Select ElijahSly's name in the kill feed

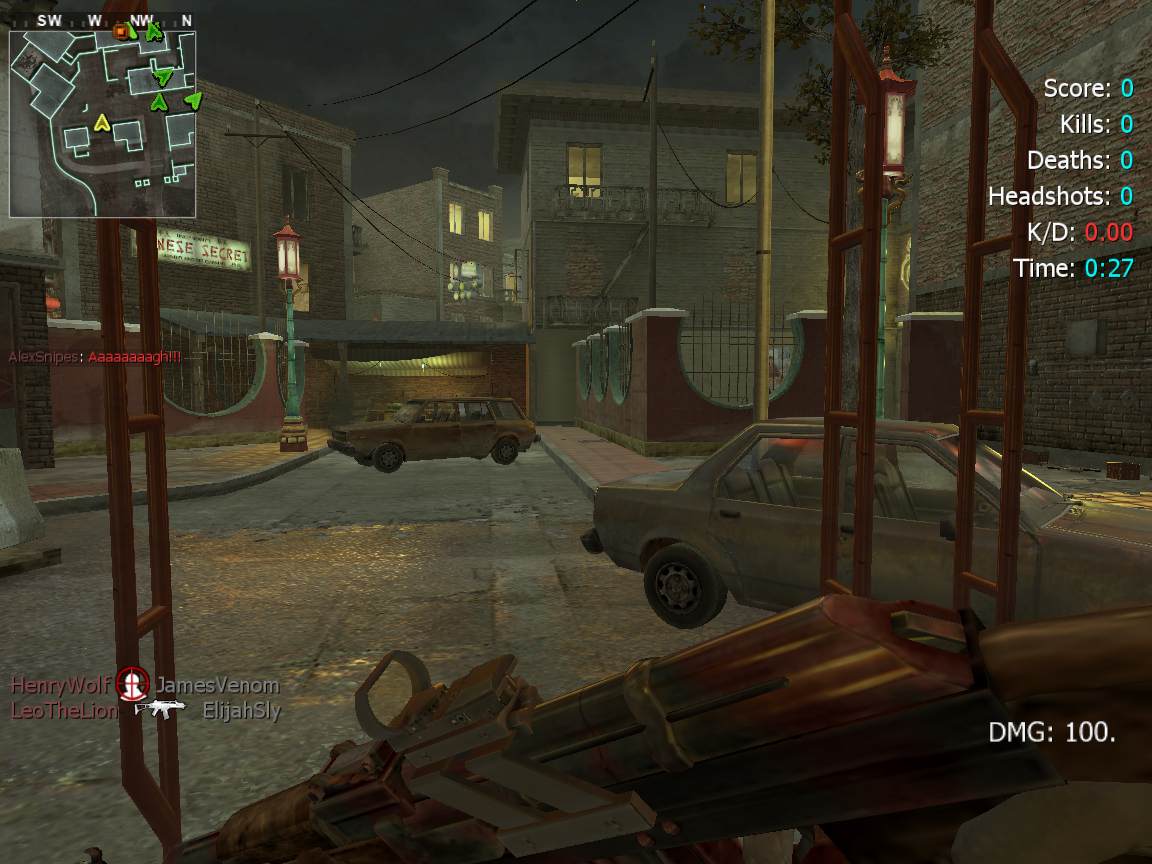[x=241, y=711]
